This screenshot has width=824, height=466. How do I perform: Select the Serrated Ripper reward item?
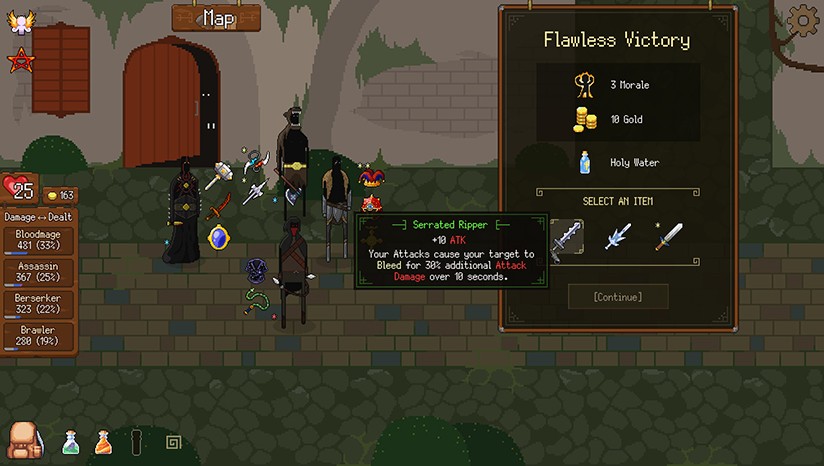click(566, 238)
